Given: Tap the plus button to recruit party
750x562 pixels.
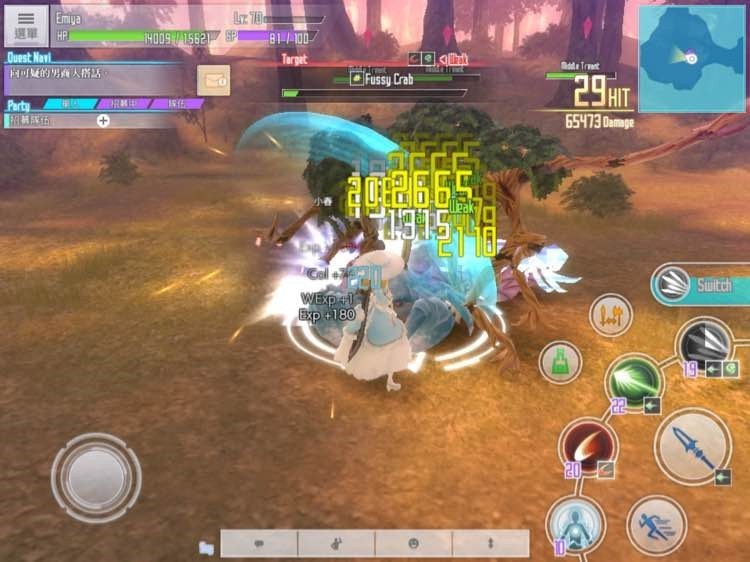Looking at the screenshot, I should 103,120.
